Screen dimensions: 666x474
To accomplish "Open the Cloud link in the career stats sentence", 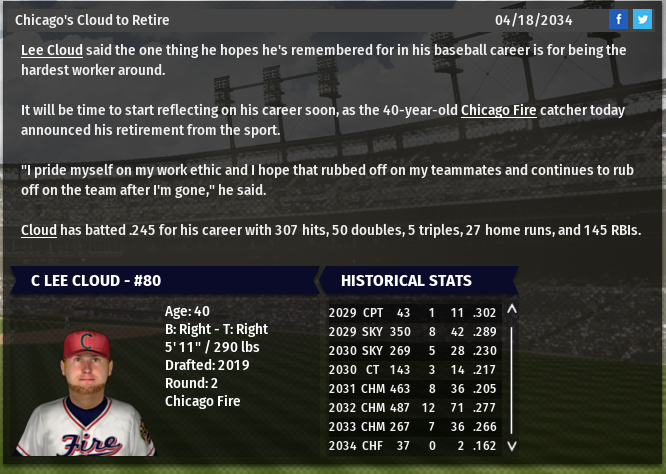I will click(39, 230).
